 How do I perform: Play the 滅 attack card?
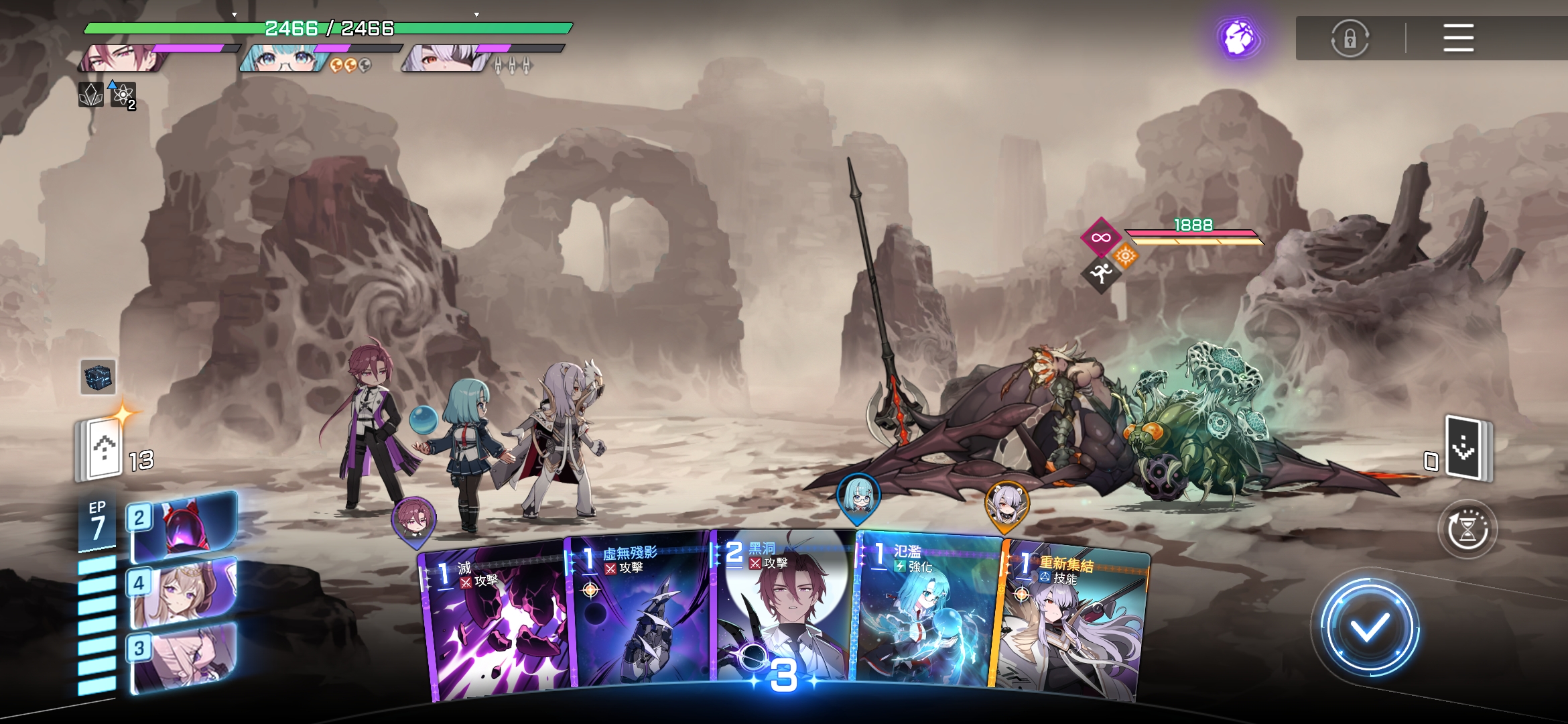pyautogui.click(x=496, y=623)
